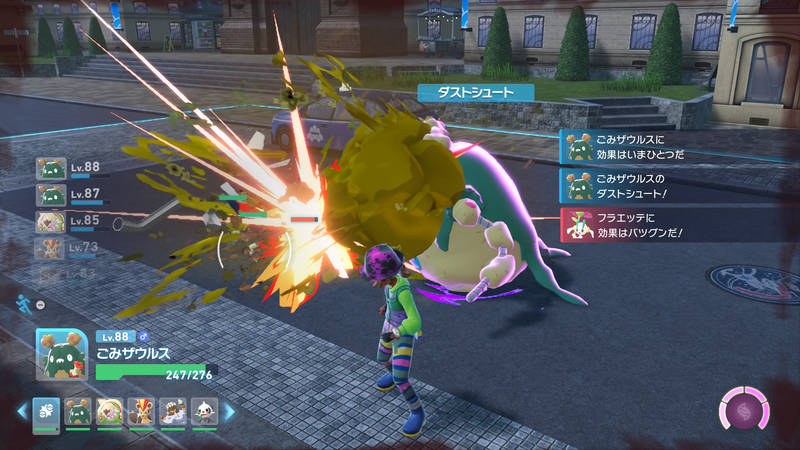800x450 pixels.
Task: Click the ダストシュート move name banner
Action: [x=475, y=91]
